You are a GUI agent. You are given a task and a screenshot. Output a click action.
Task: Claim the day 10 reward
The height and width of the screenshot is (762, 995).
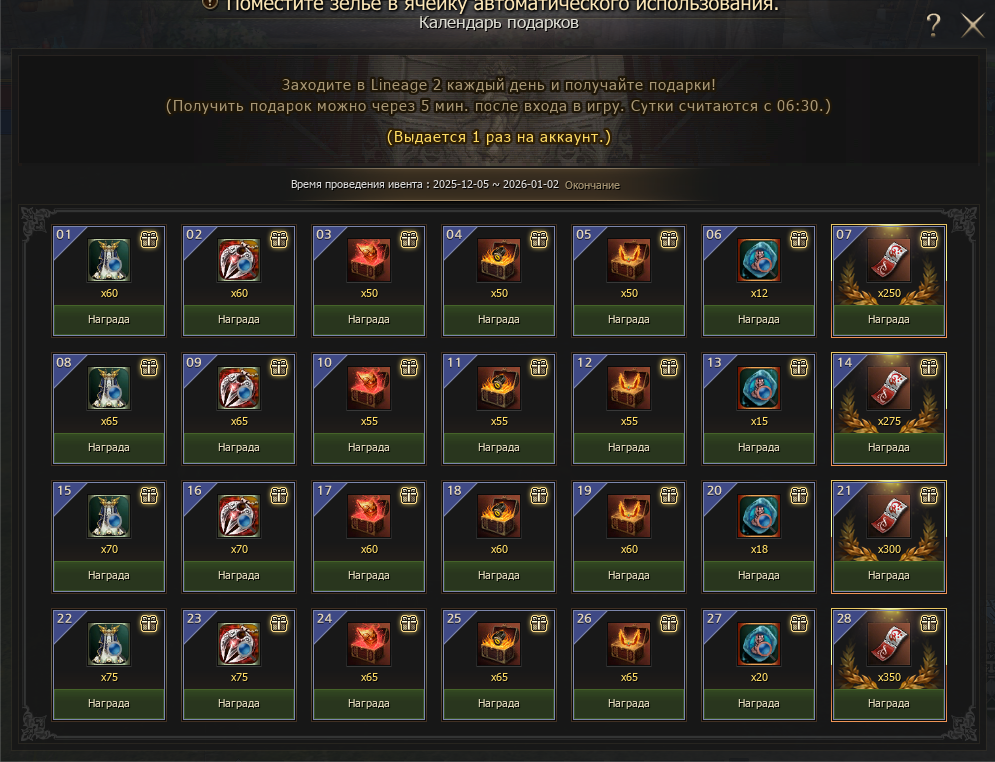369,448
